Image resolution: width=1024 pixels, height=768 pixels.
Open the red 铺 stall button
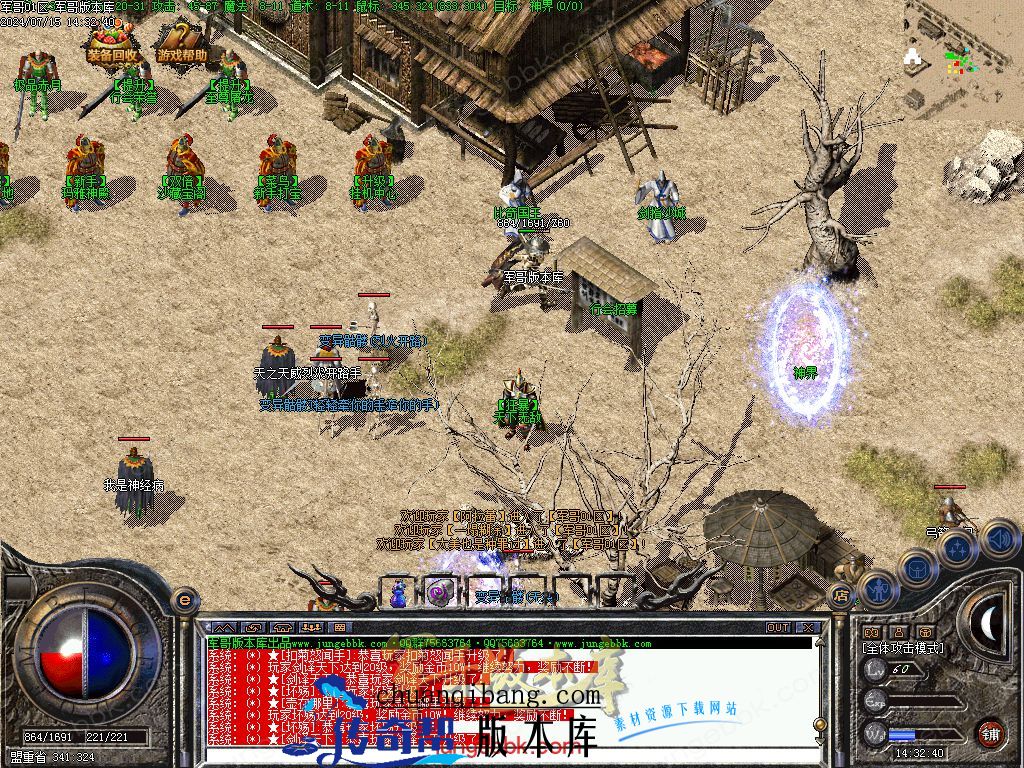990,732
